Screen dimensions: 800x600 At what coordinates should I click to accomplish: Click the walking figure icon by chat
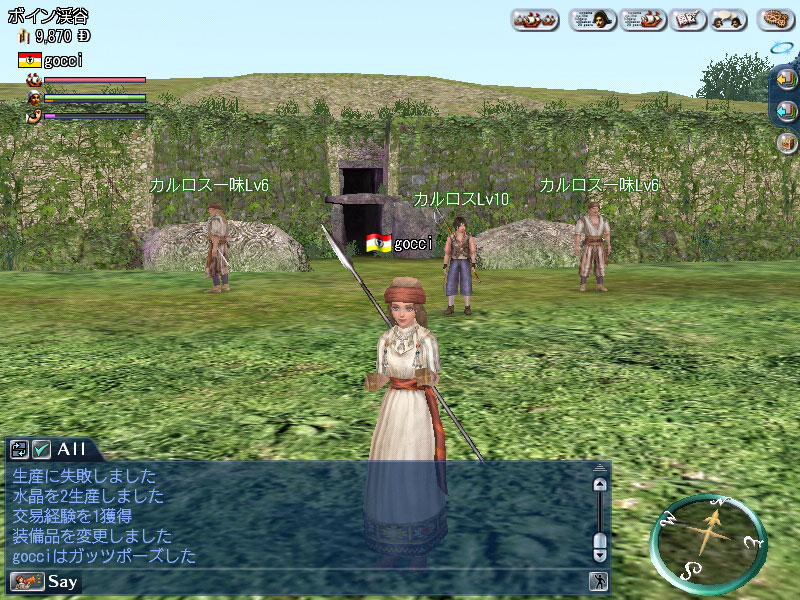coord(598,581)
